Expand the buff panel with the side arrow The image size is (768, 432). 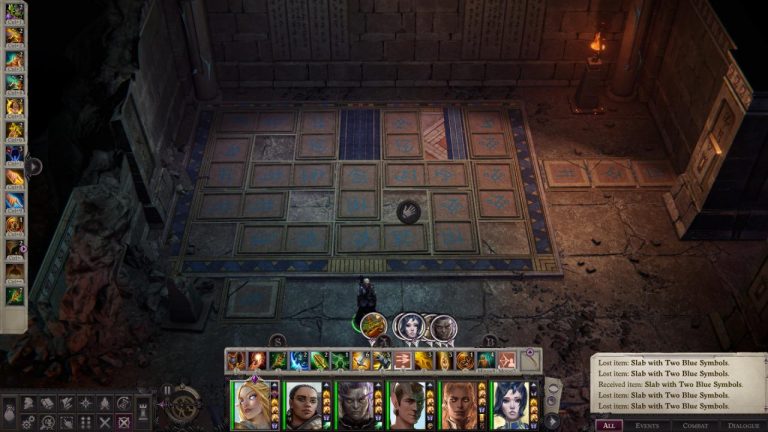(x=34, y=166)
